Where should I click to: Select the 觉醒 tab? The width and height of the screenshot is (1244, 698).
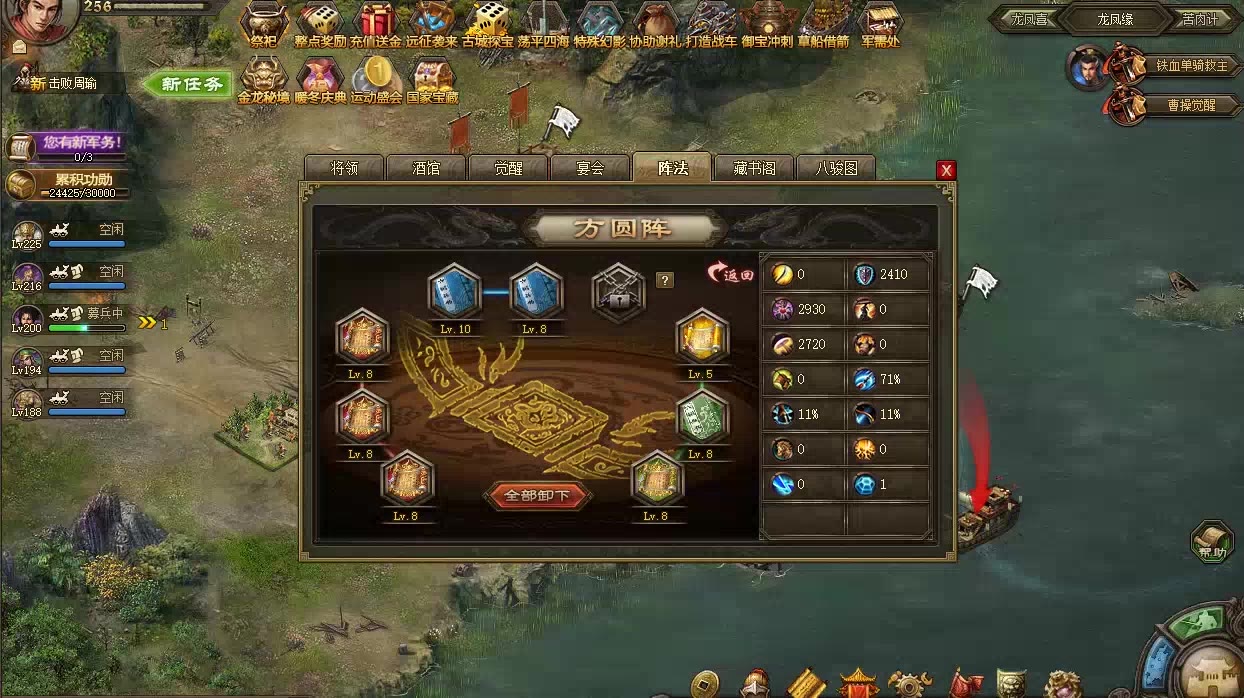click(508, 168)
